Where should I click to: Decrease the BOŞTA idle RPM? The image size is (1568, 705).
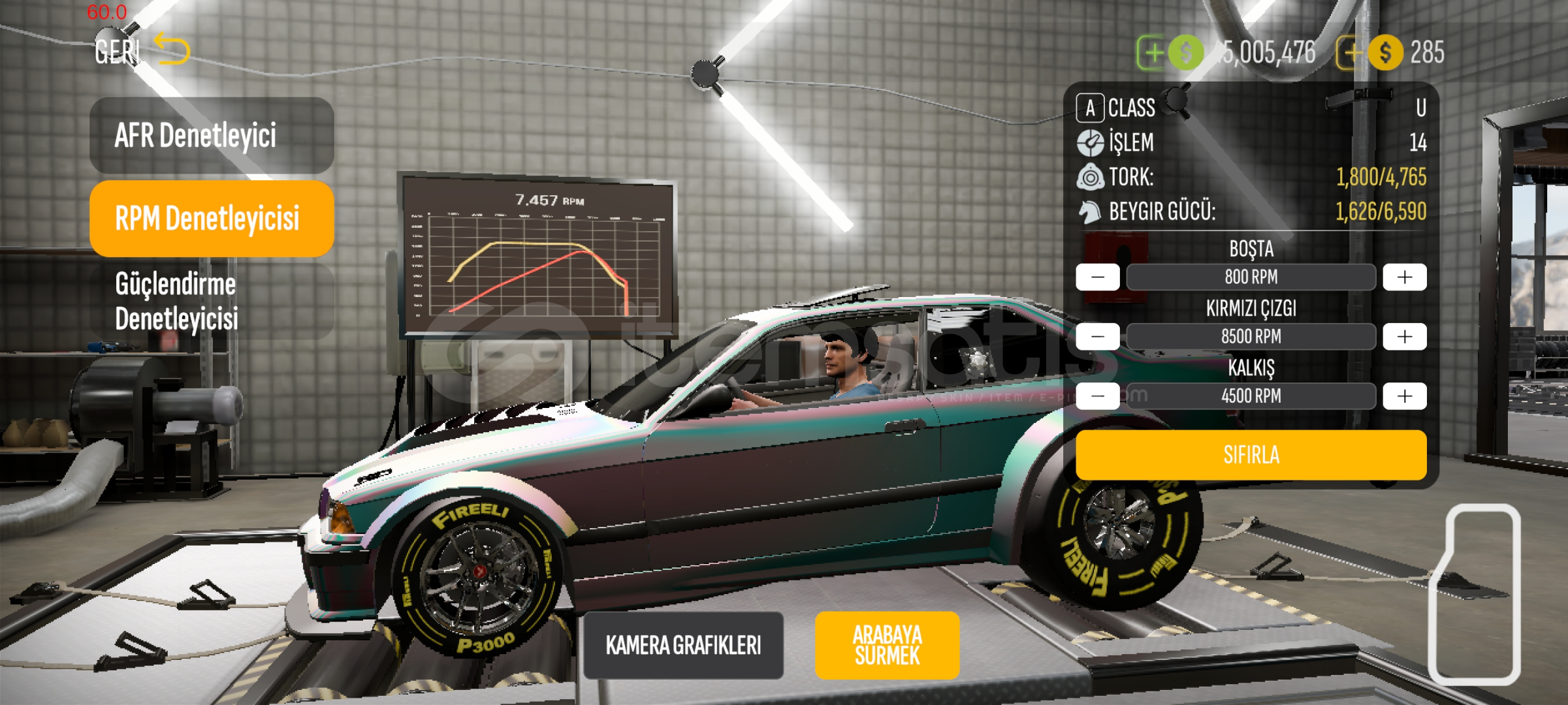[1098, 277]
